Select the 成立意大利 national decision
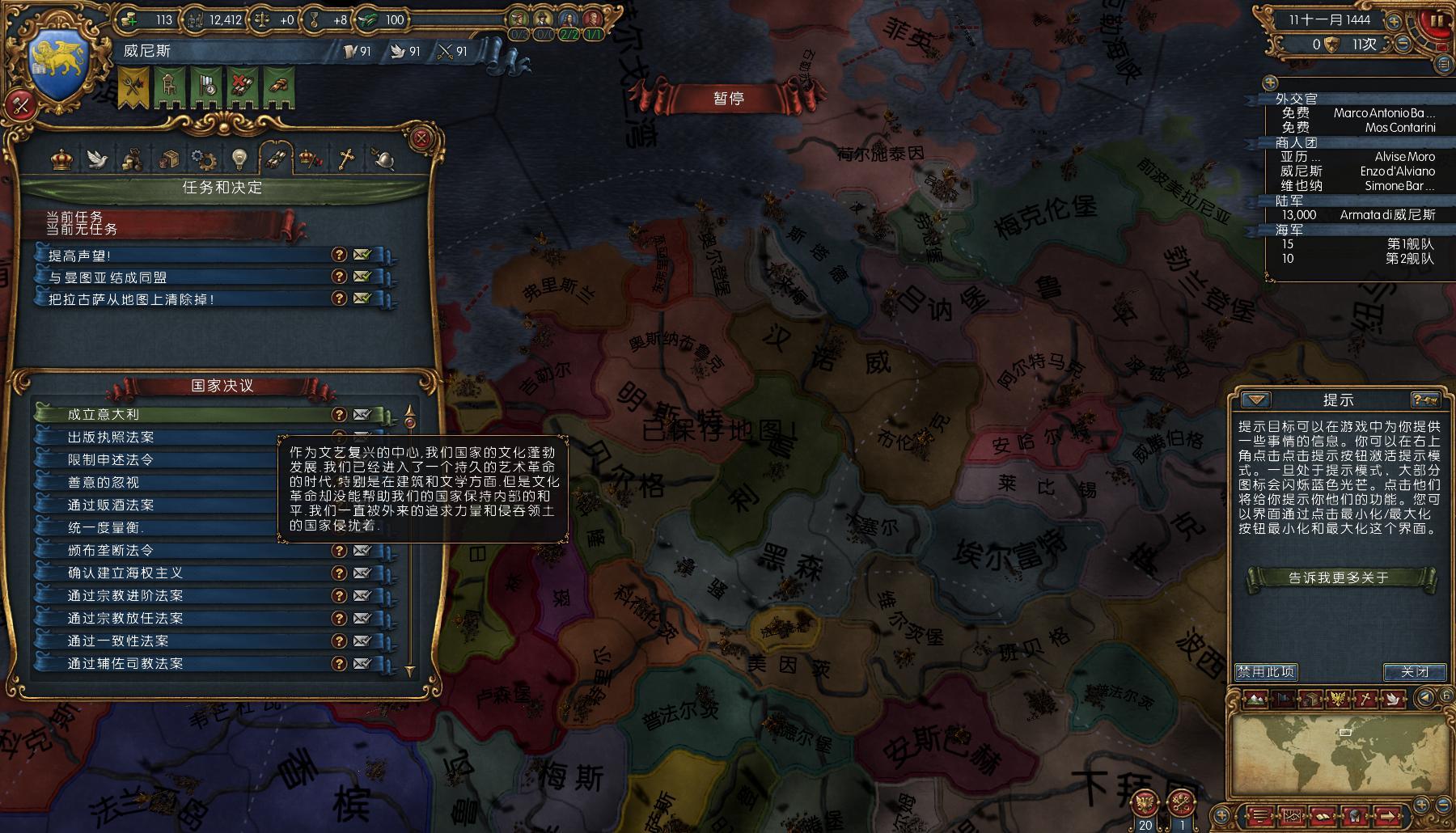This screenshot has height=833, width=1456. (x=186, y=414)
